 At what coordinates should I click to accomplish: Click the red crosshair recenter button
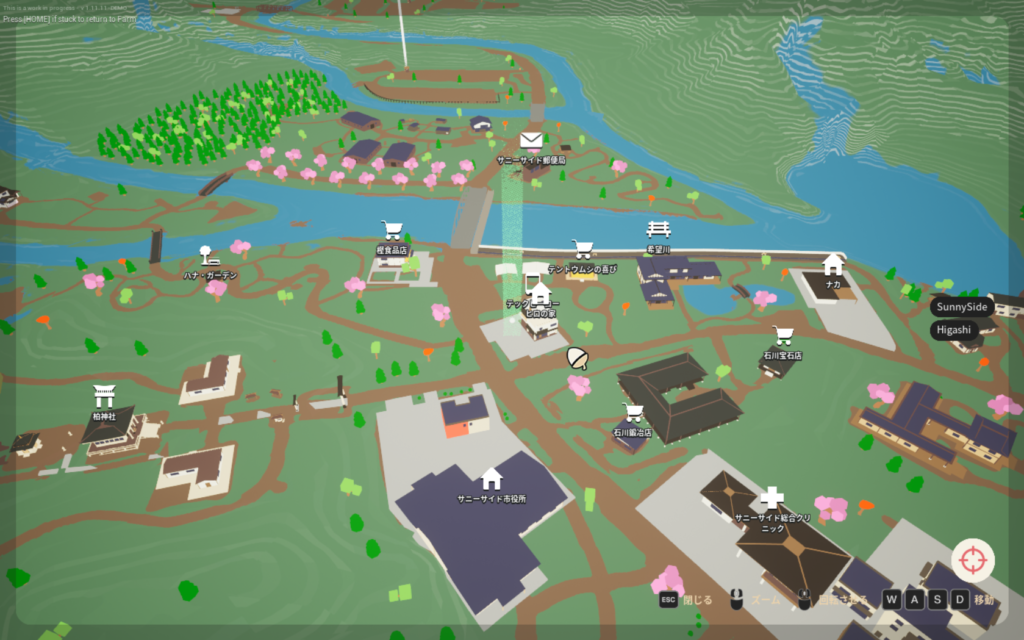coord(972,560)
